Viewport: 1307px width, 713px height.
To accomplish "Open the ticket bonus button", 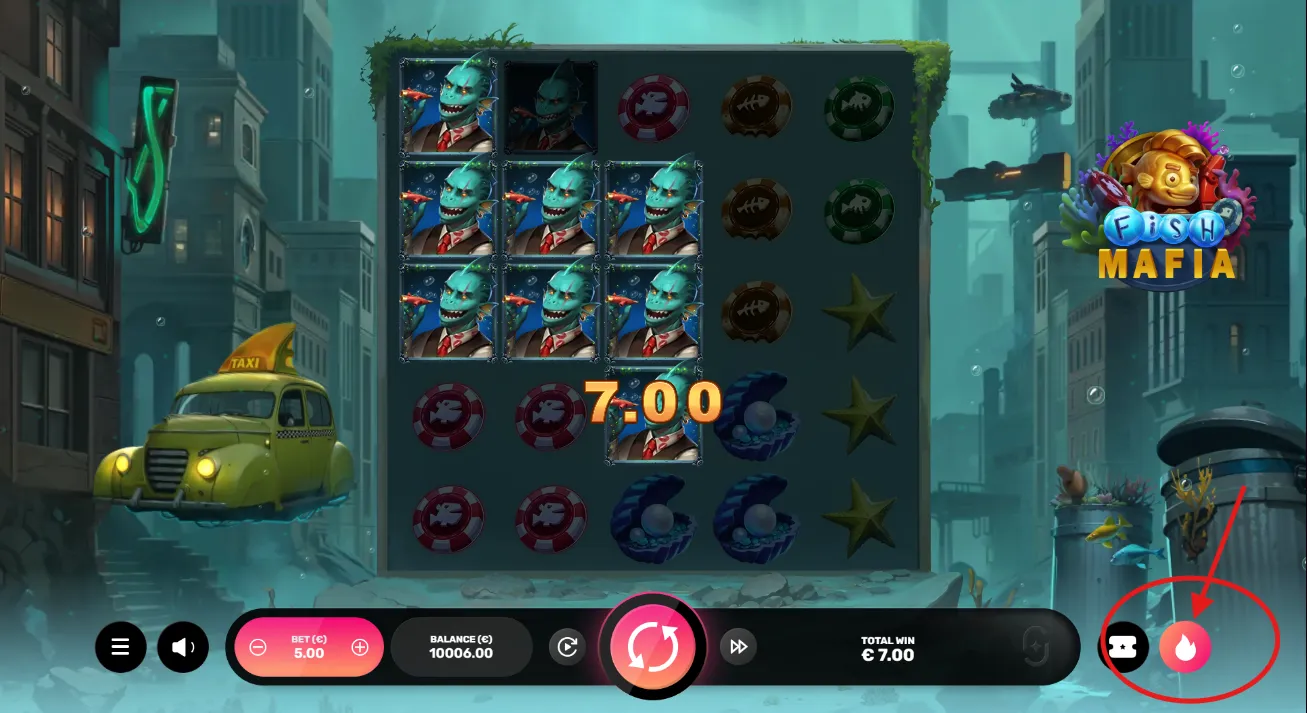I will point(1126,648).
